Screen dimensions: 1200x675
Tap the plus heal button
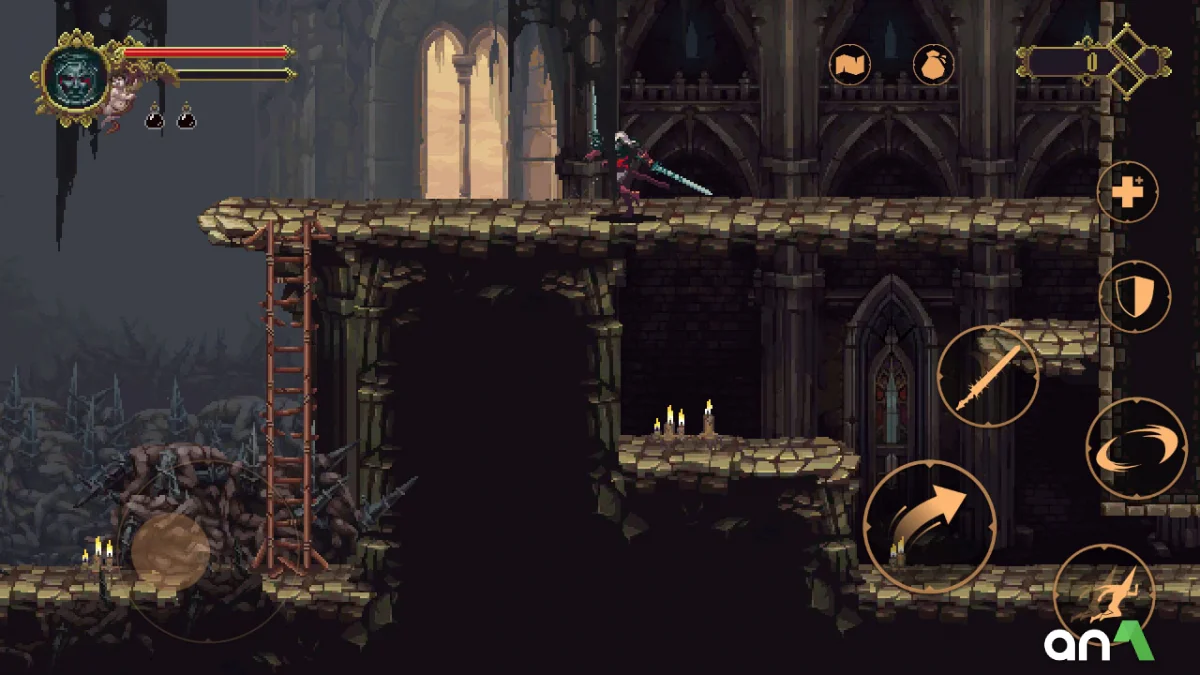[1127, 191]
